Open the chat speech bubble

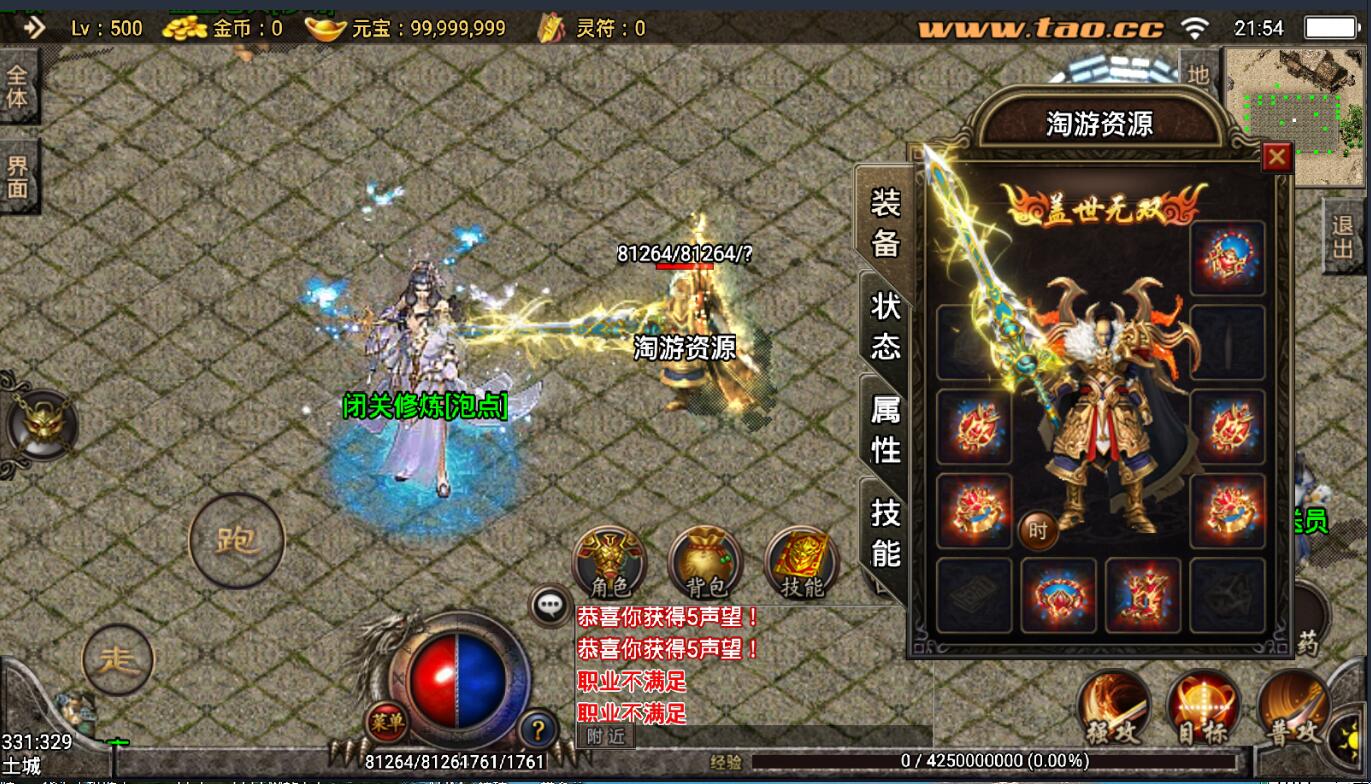coord(550,605)
